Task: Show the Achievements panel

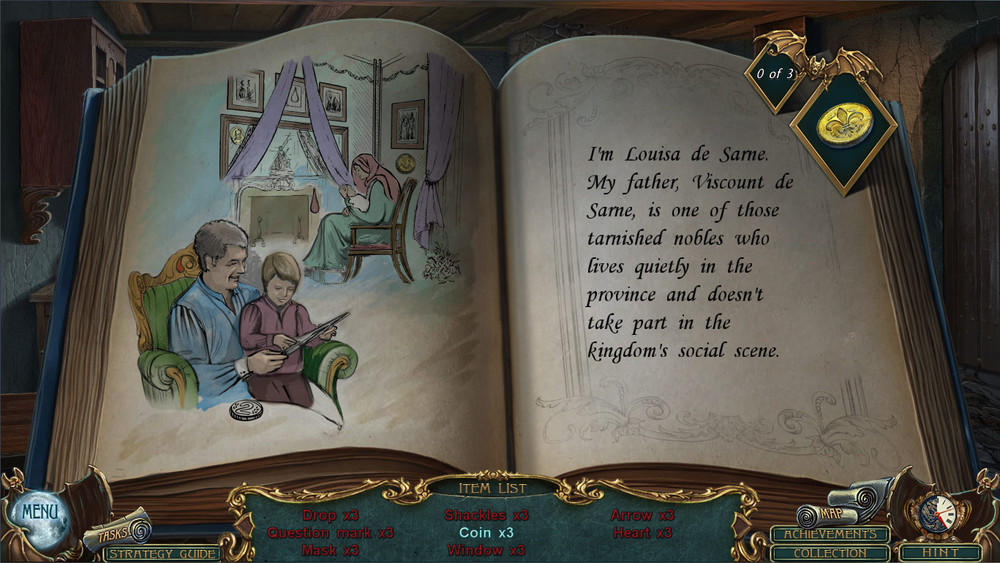Action: click(x=829, y=534)
